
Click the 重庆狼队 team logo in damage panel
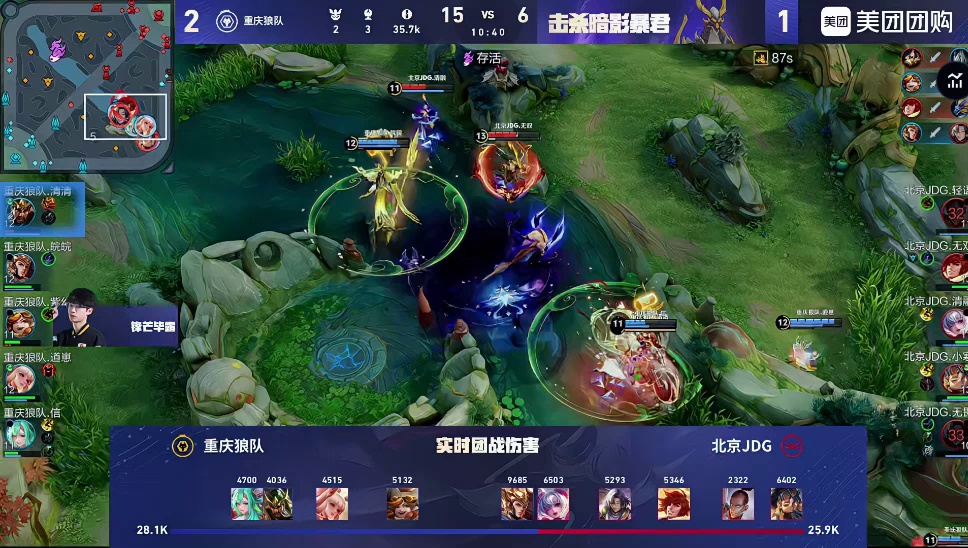[x=183, y=446]
